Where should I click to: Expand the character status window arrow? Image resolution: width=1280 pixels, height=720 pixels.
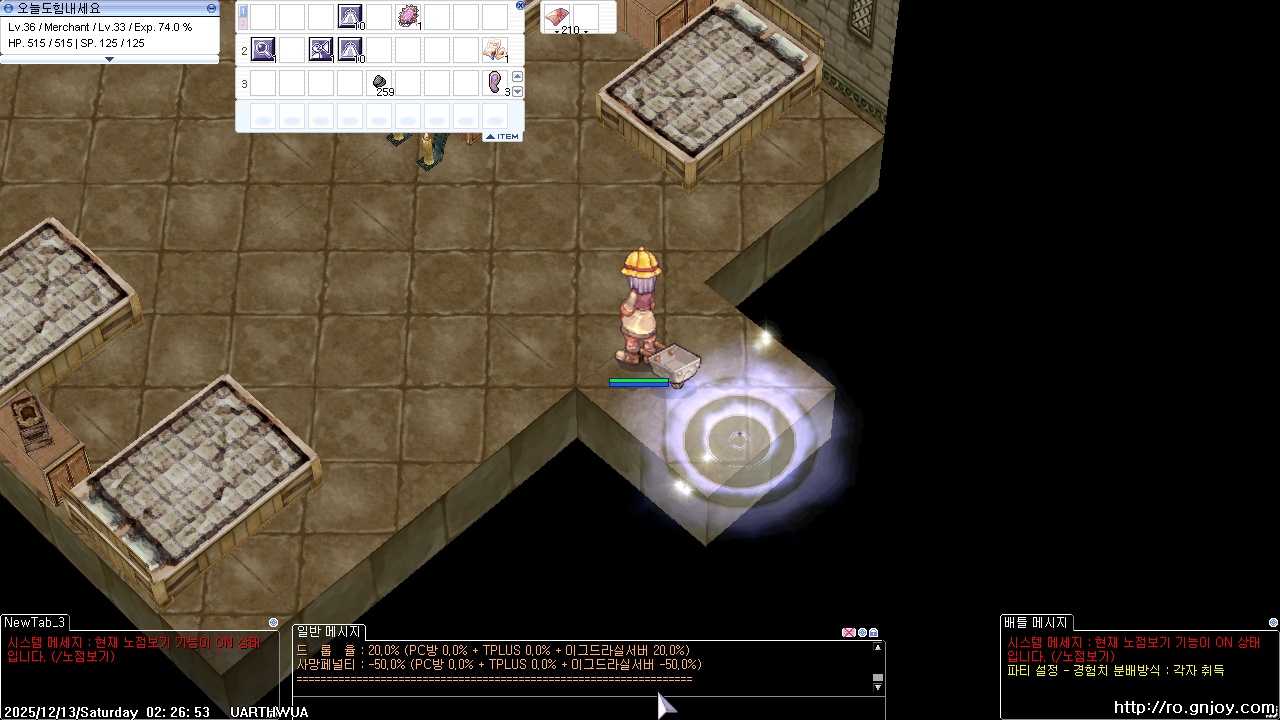[109, 59]
